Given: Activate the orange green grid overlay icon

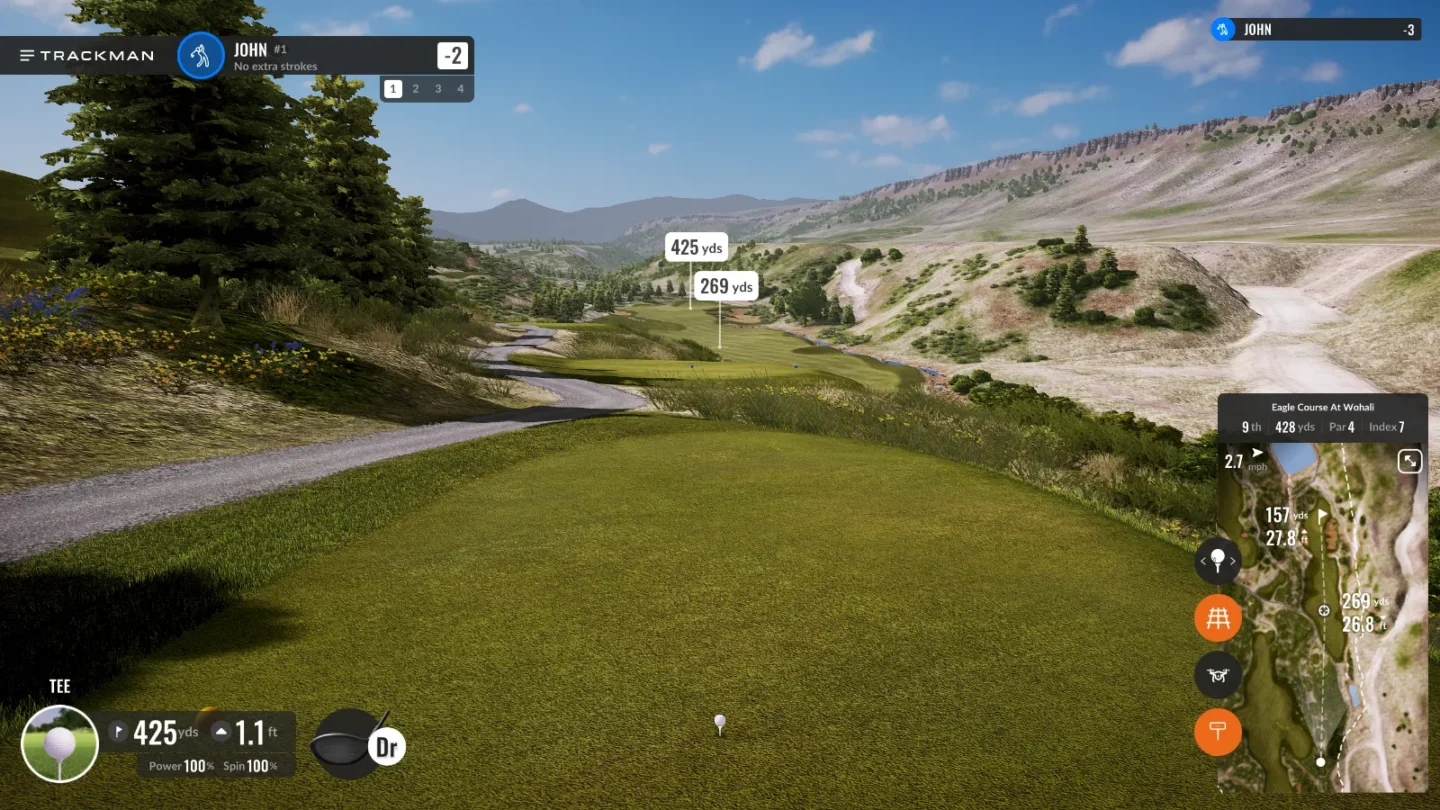Looking at the screenshot, I should click(x=1217, y=618).
